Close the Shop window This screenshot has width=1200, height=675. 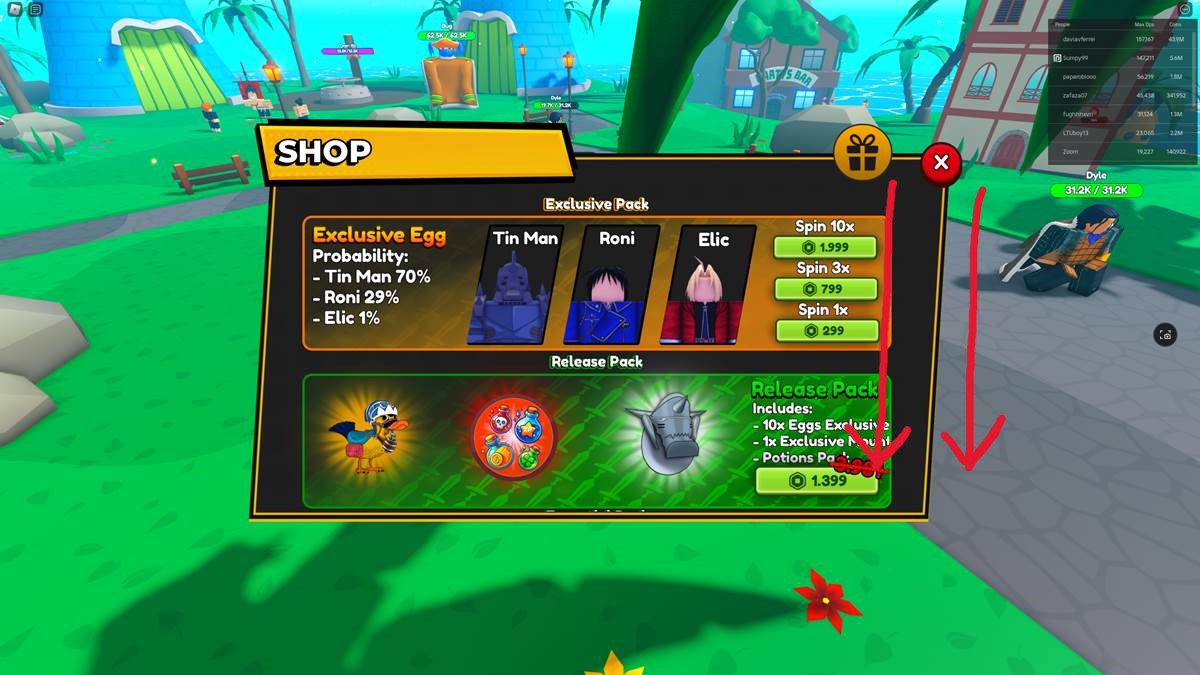point(940,162)
